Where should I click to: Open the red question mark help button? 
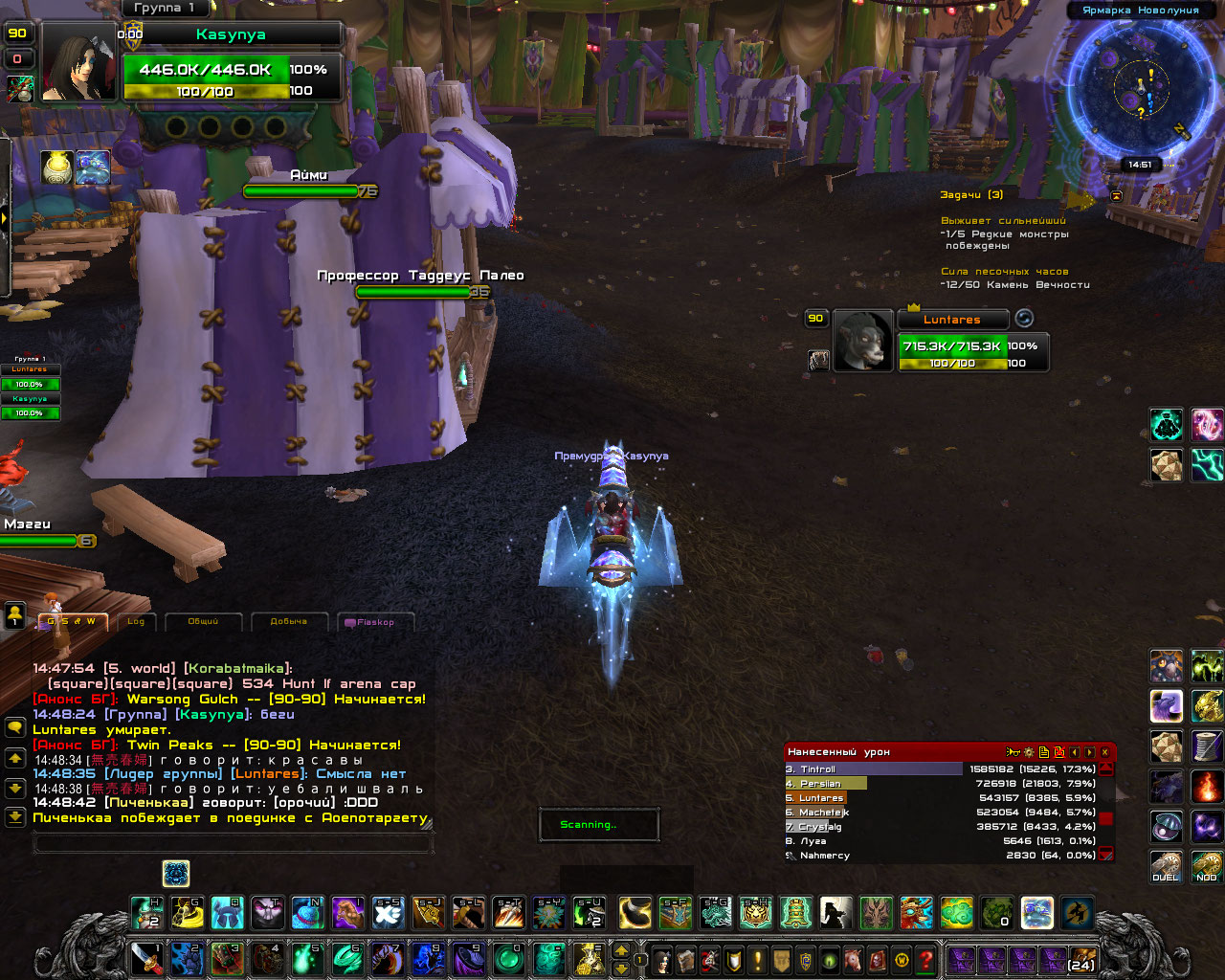(925, 960)
